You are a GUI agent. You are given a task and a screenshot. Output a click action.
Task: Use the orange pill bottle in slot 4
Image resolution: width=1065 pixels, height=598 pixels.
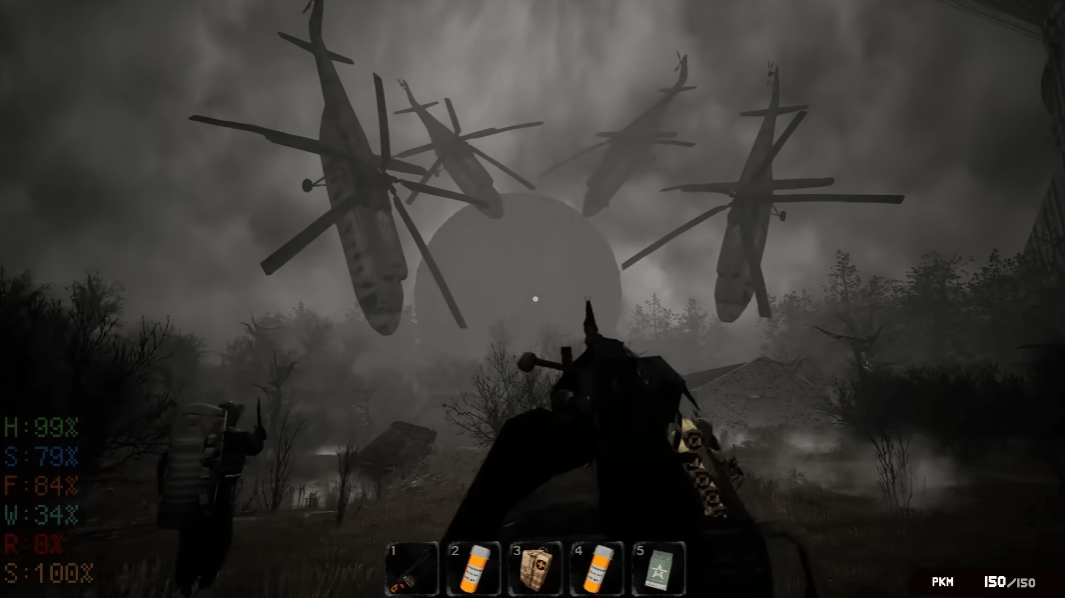click(597, 569)
